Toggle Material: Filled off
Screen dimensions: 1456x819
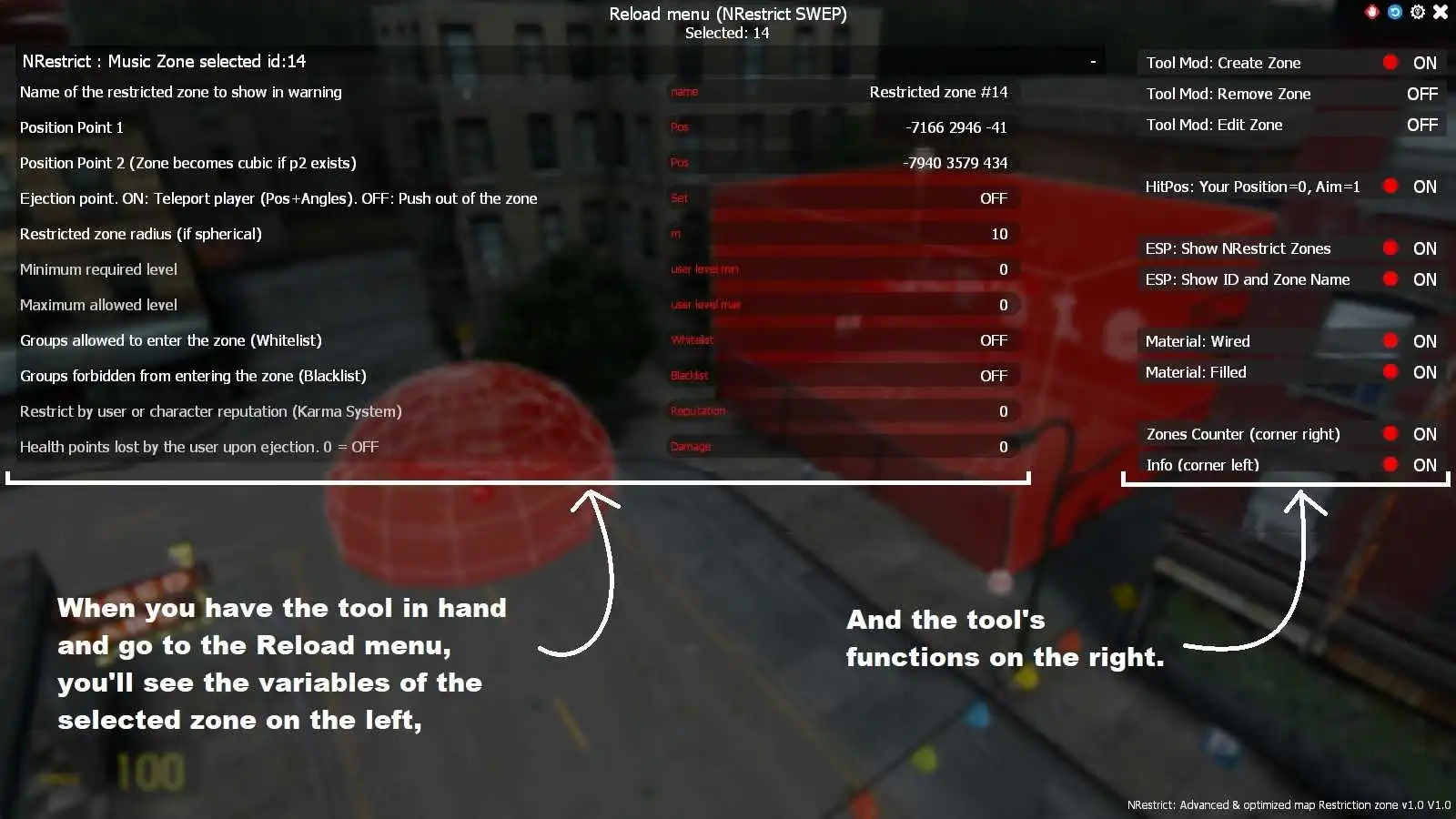[x=1390, y=371]
